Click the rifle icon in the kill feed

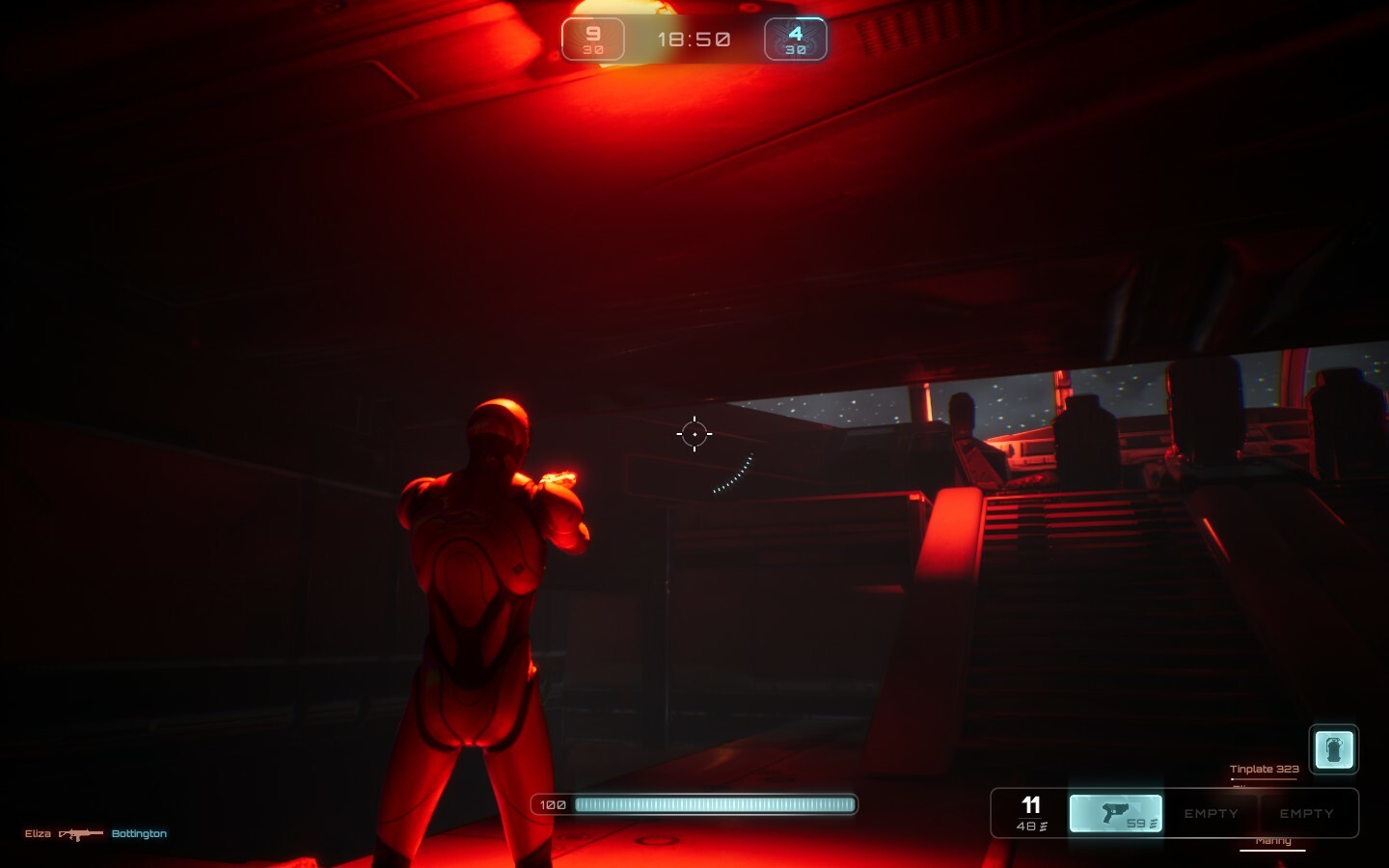(80, 833)
